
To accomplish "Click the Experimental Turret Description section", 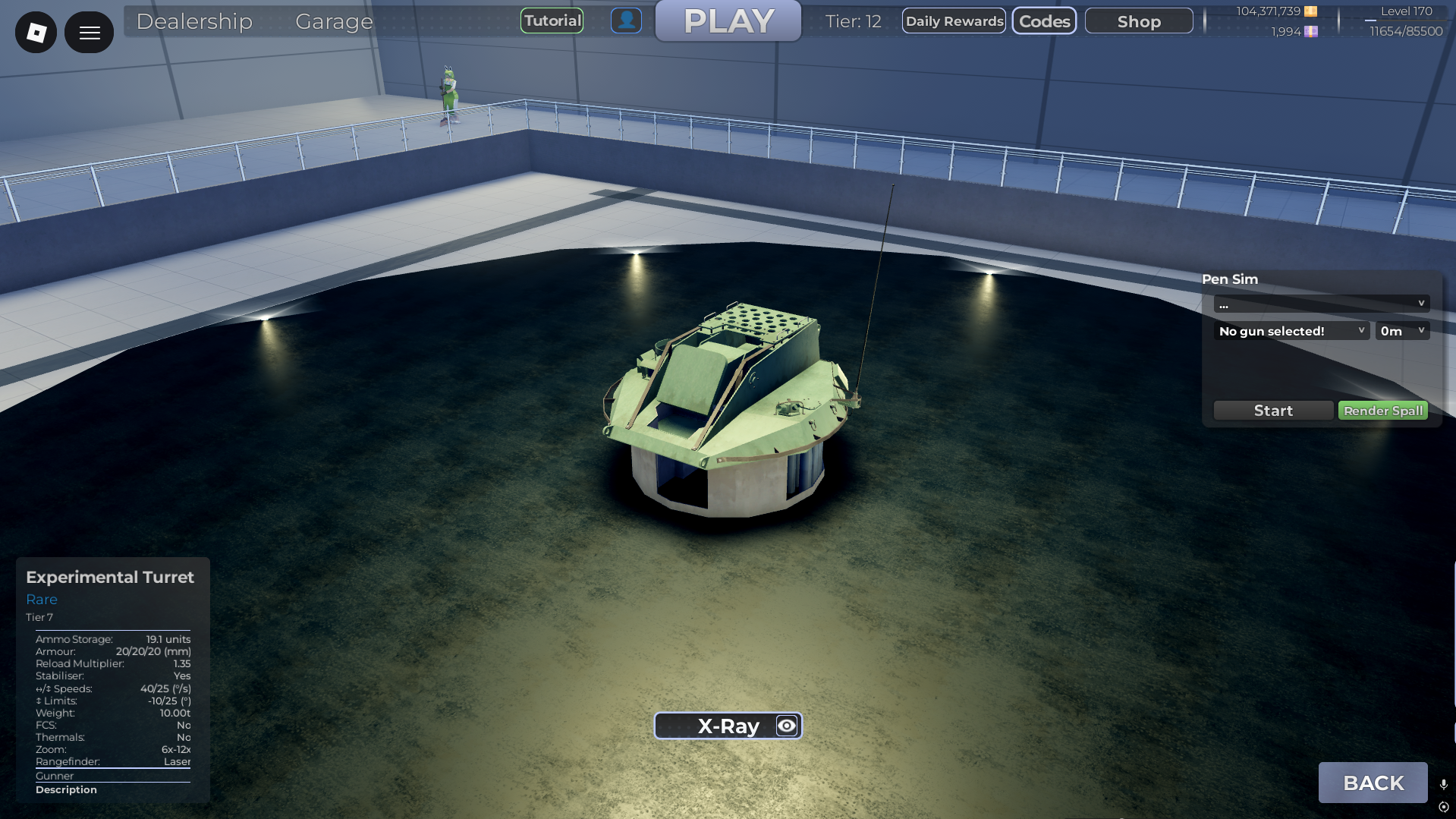I will pos(66,789).
